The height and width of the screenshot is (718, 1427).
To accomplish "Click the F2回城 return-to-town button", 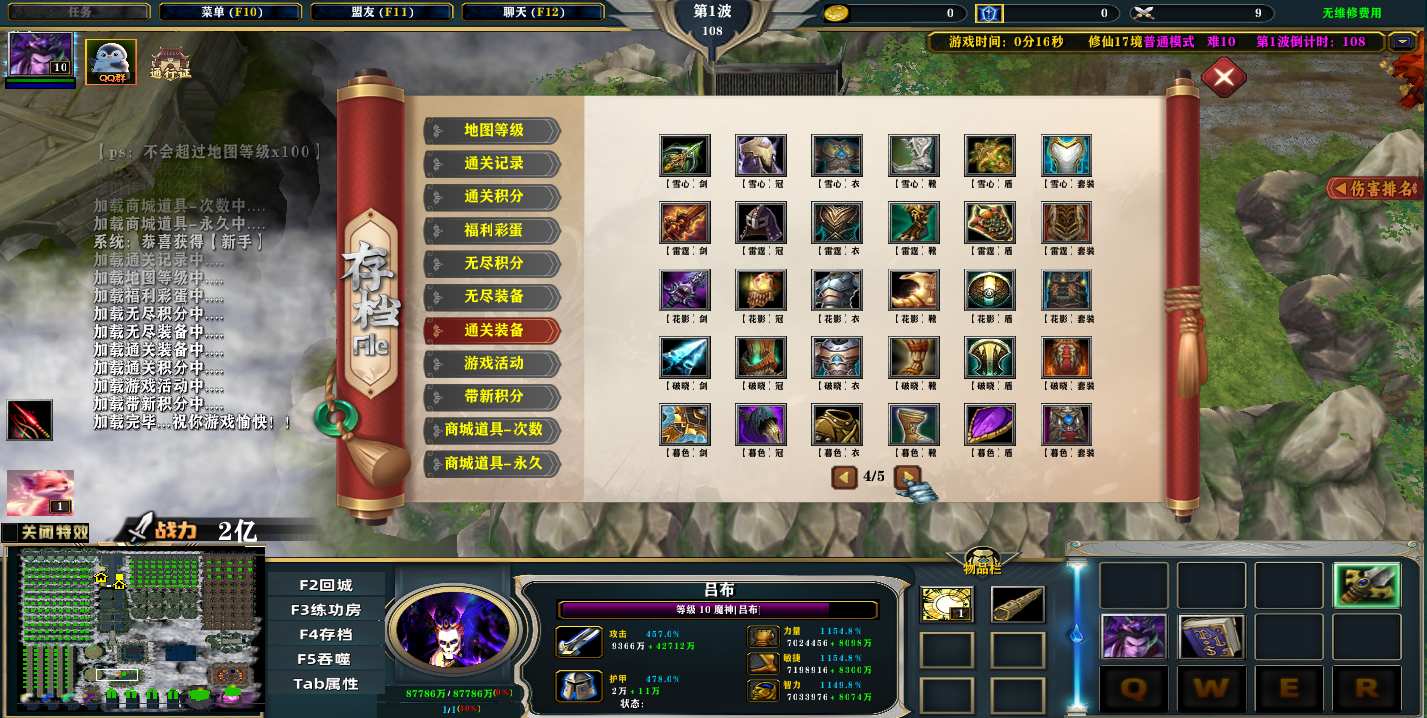I will click(x=325, y=585).
